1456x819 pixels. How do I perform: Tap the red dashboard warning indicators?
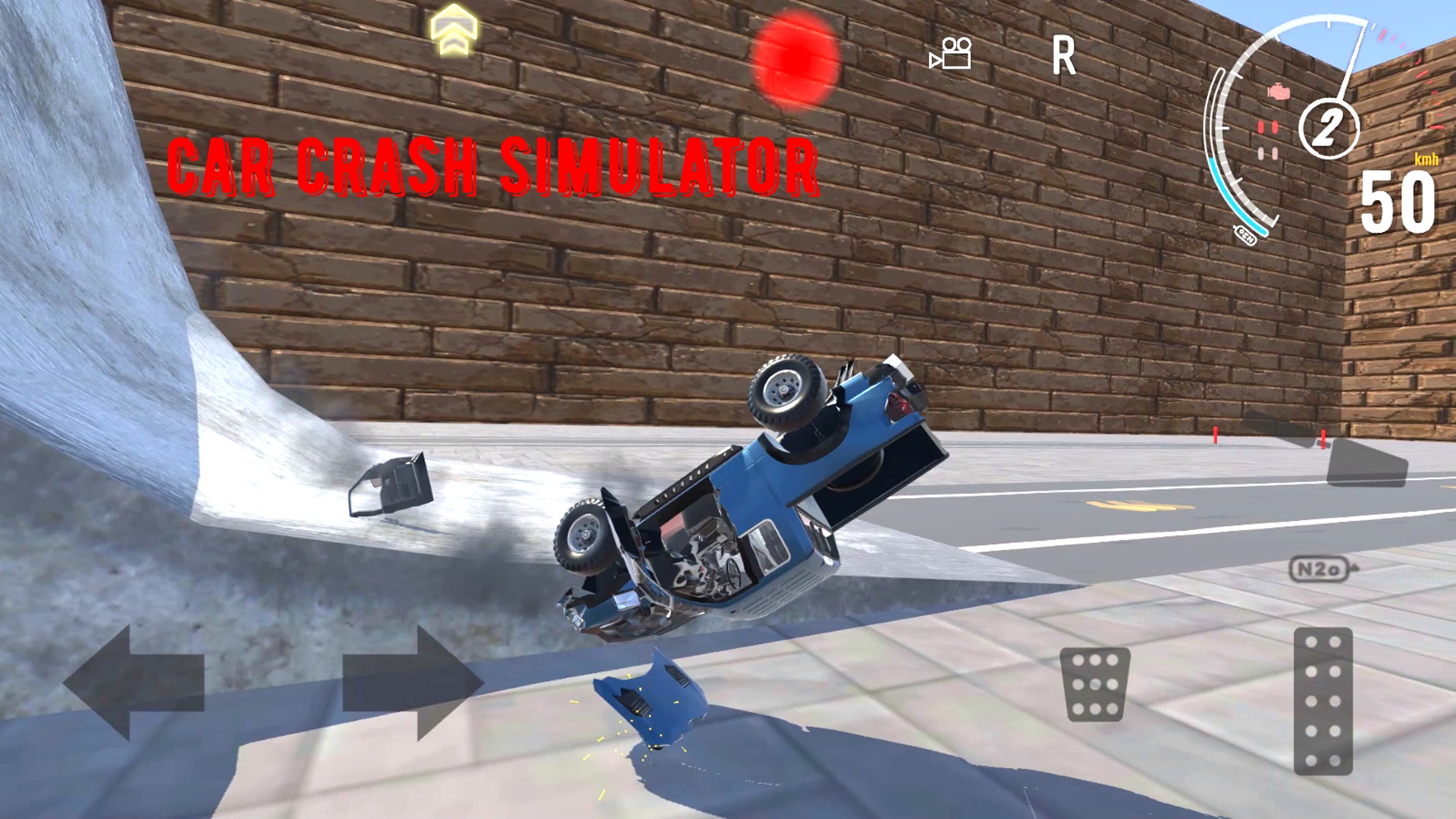[x=1268, y=127]
